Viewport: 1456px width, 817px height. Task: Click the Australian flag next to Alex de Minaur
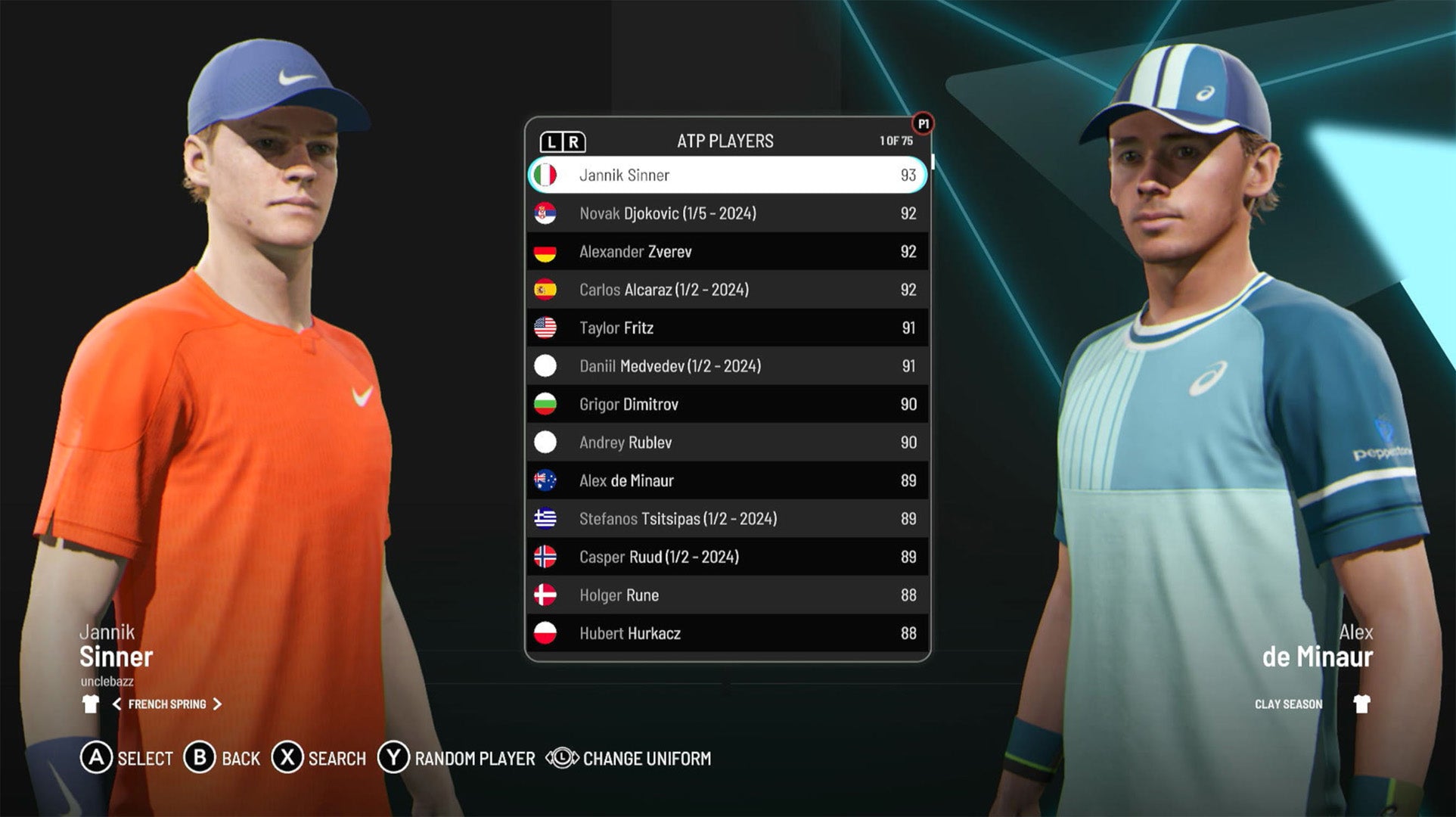[547, 480]
